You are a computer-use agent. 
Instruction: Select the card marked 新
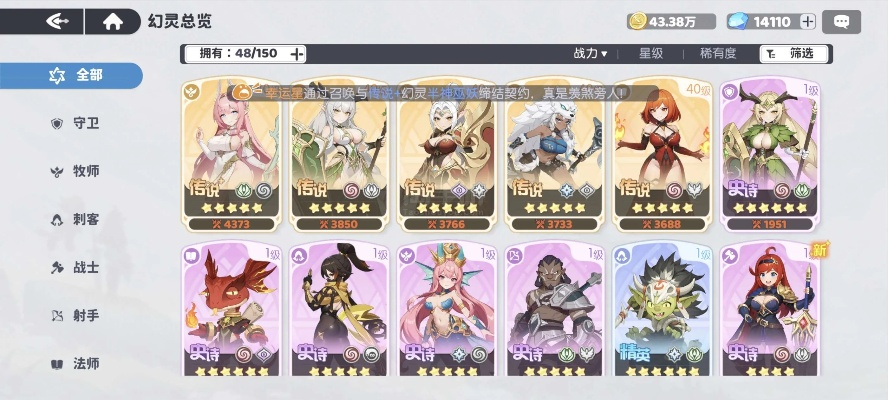click(x=769, y=310)
